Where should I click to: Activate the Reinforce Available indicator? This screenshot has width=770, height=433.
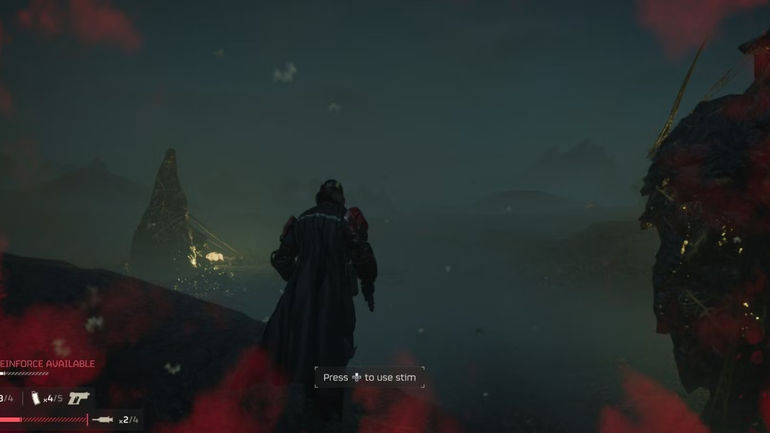tap(47, 364)
